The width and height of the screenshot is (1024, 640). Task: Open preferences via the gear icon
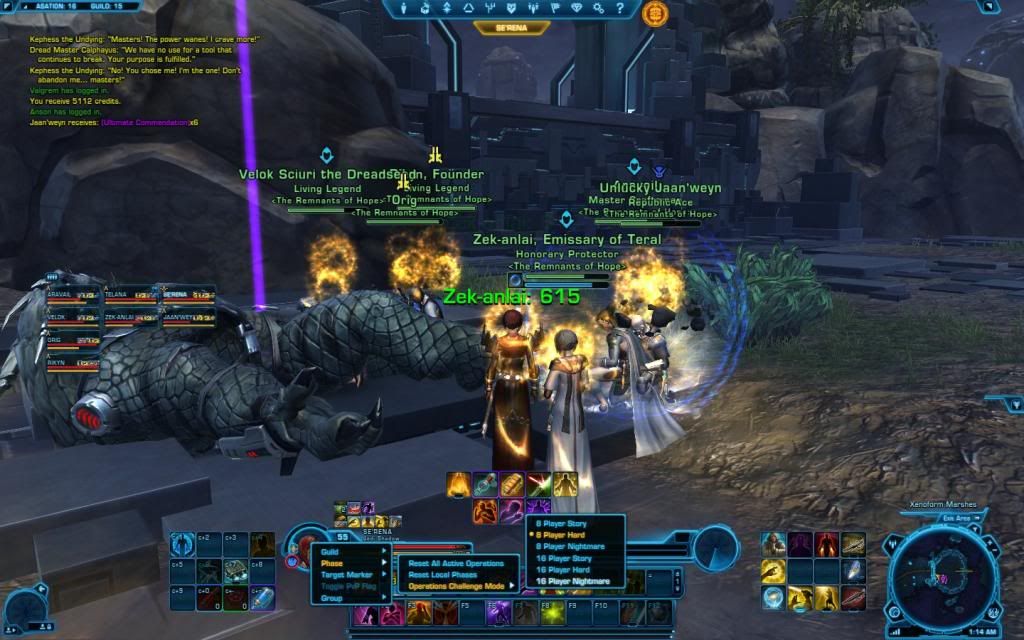tap(598, 10)
